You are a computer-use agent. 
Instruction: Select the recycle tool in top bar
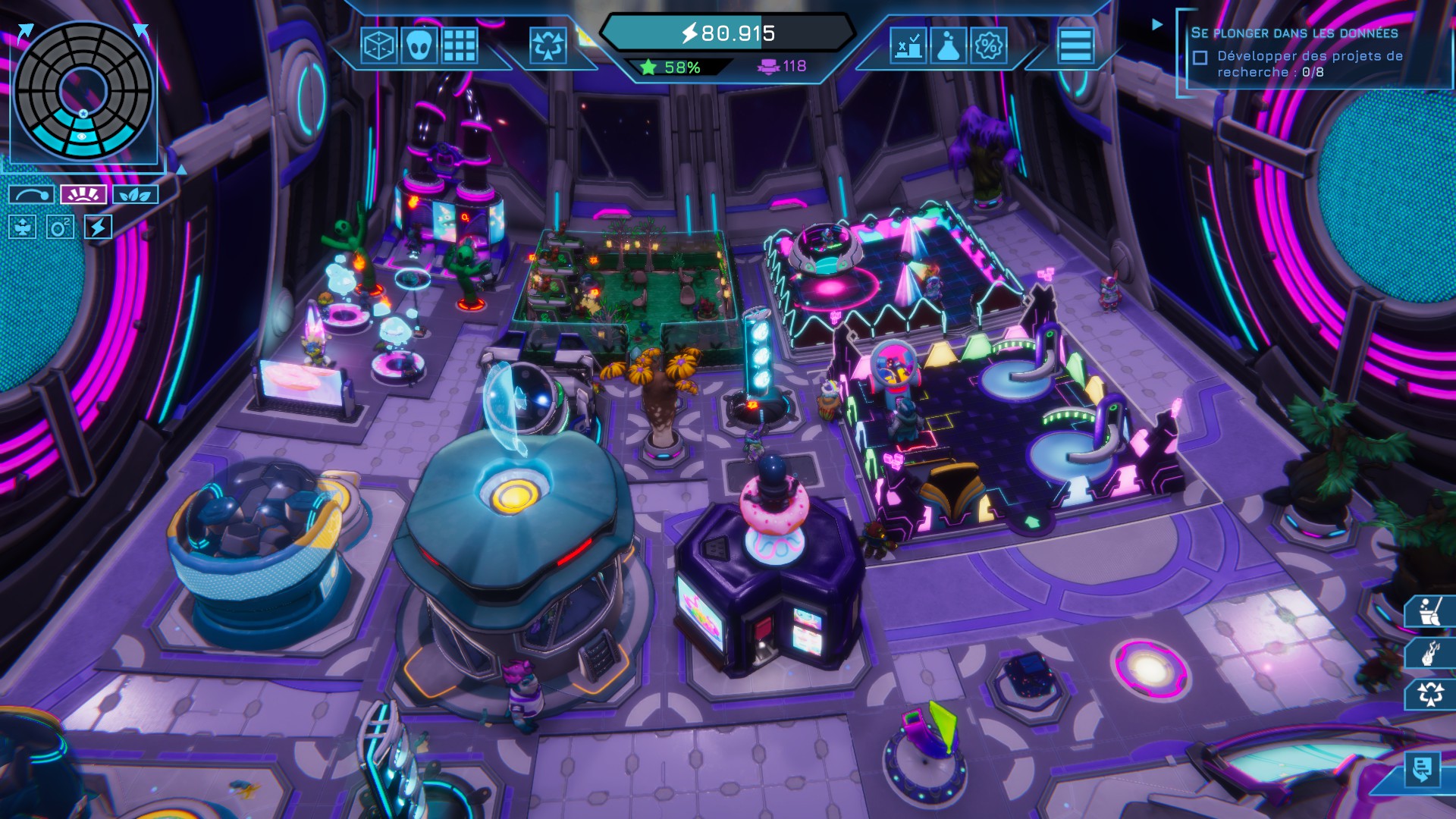[x=548, y=46]
